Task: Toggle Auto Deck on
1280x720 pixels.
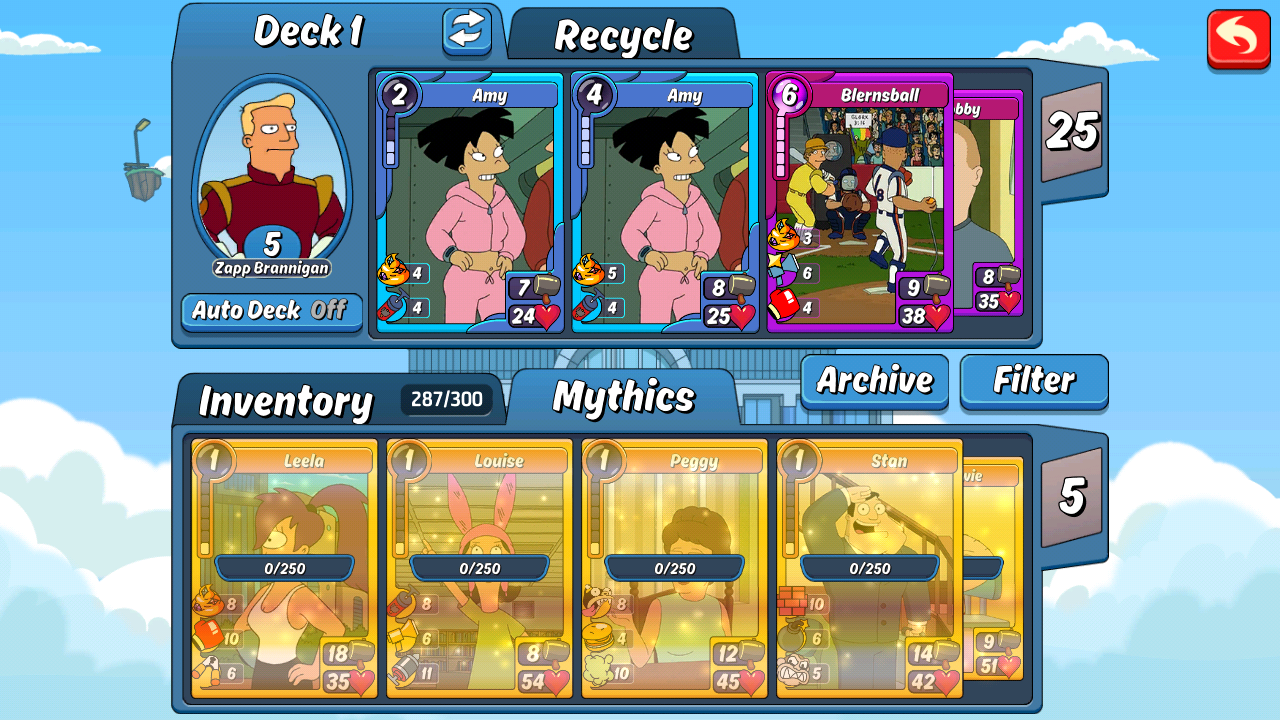Action: (270, 310)
